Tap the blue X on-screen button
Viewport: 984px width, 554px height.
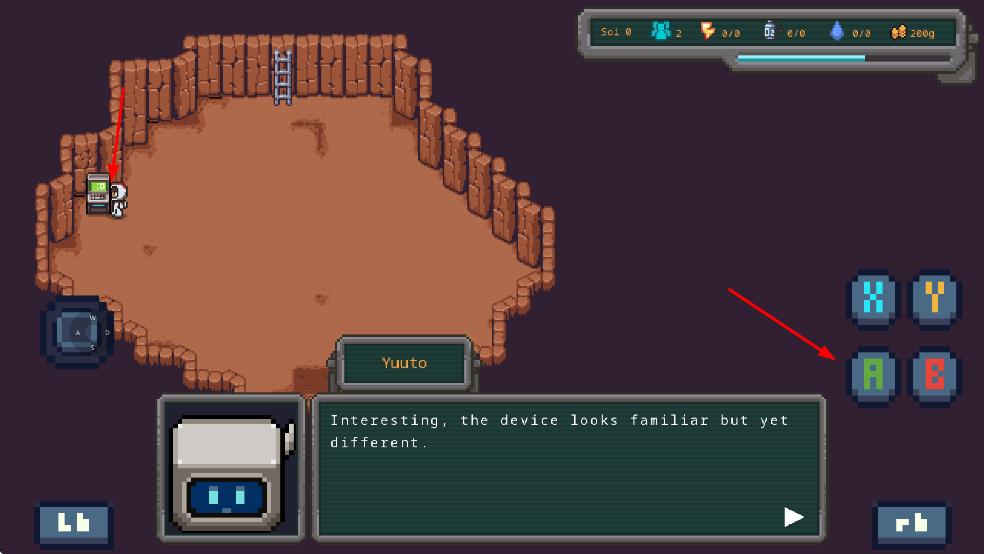pyautogui.click(x=873, y=297)
